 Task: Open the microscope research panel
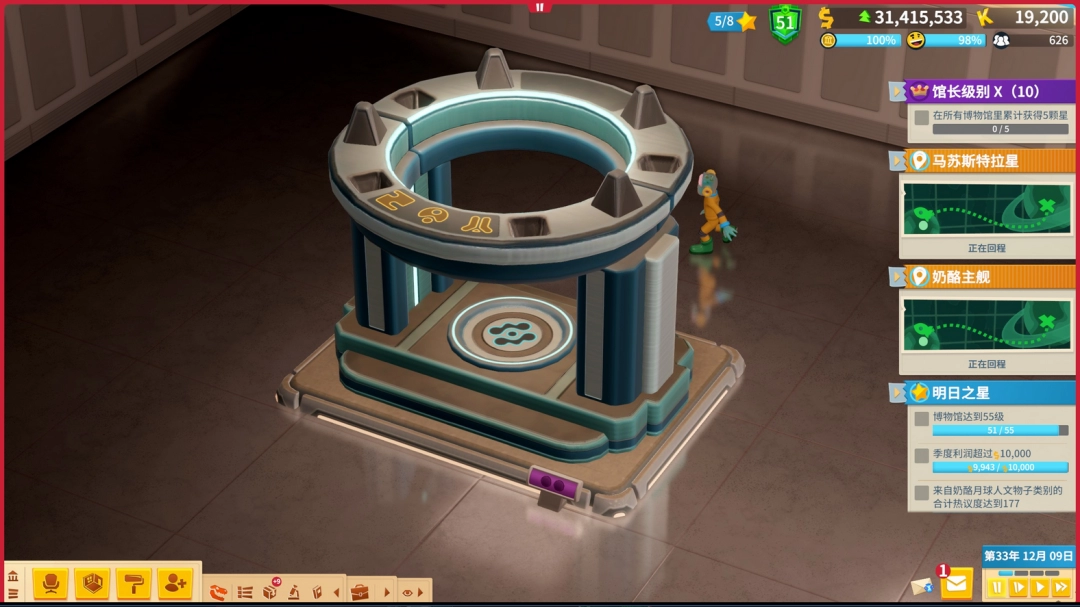pos(293,592)
